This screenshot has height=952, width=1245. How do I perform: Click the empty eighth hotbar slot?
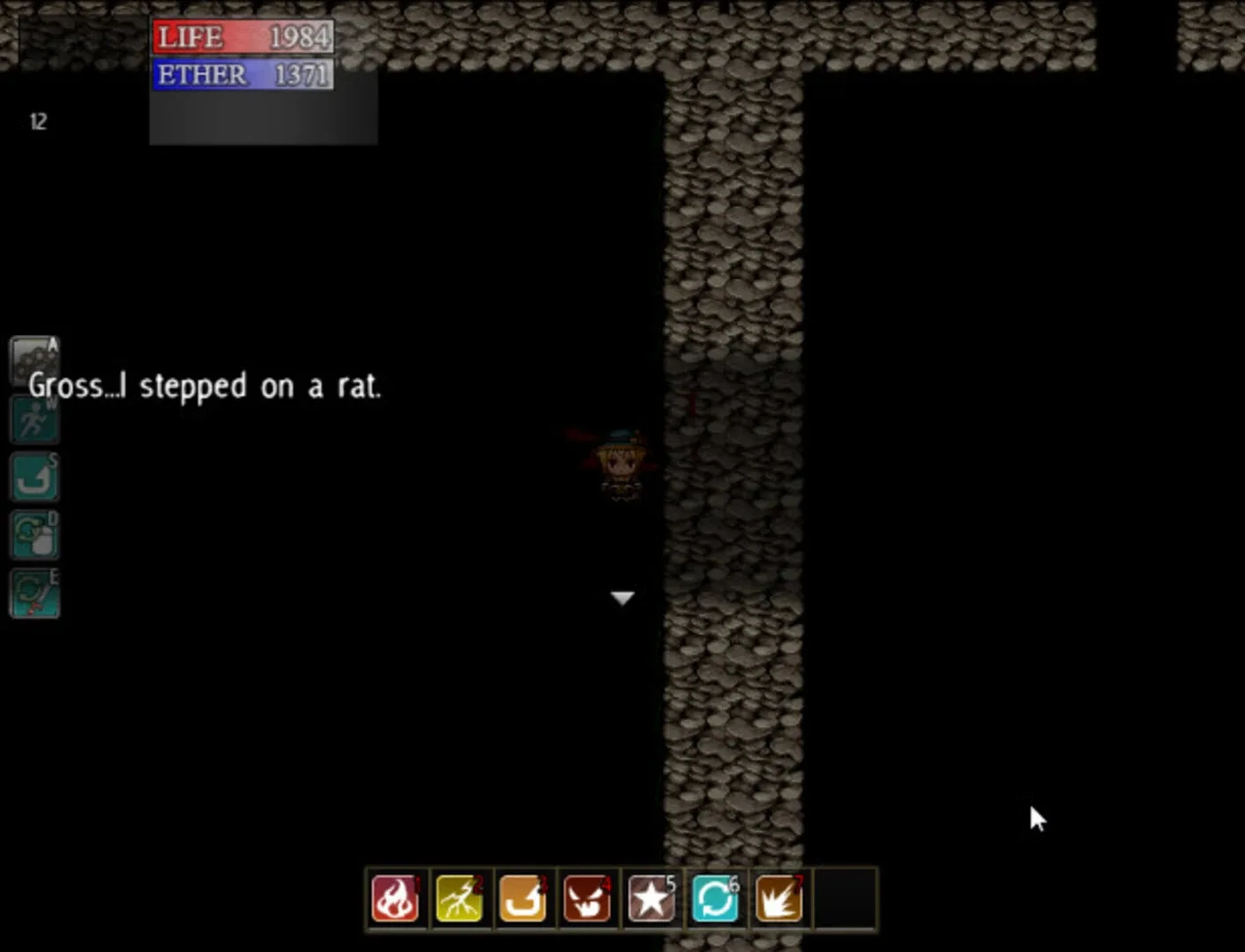pos(843,898)
